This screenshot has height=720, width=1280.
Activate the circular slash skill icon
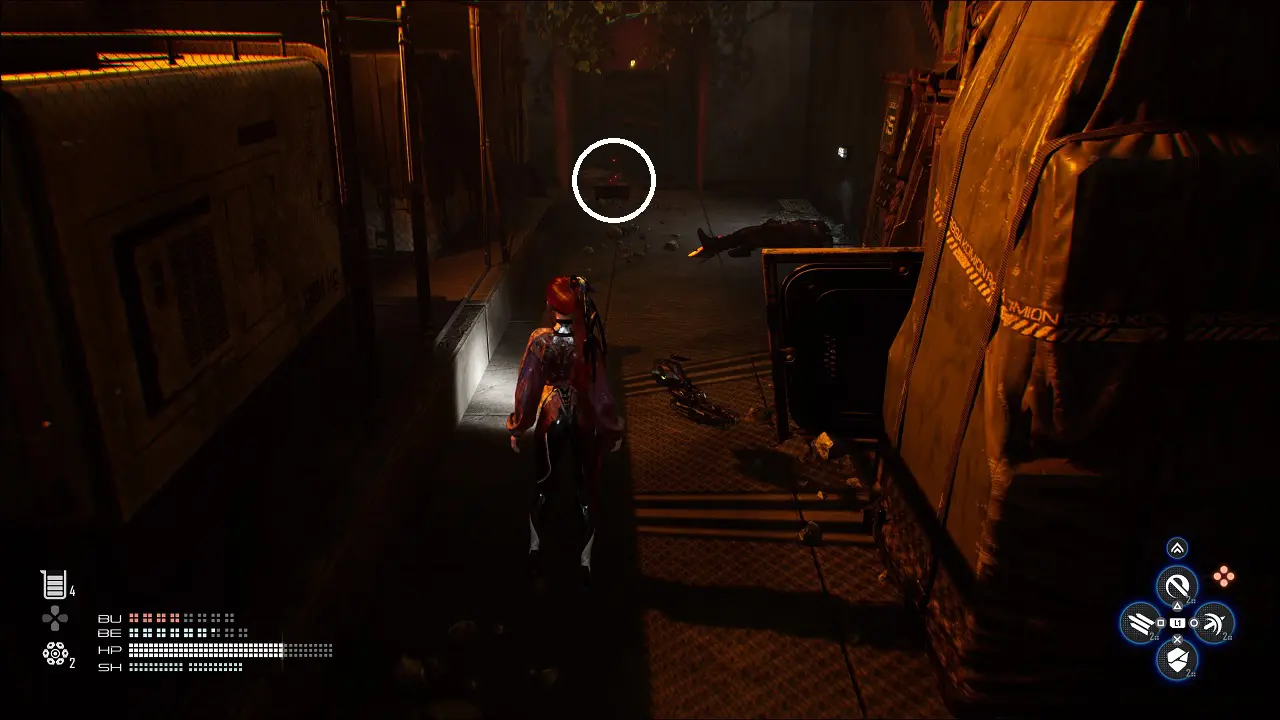[x=1177, y=585]
